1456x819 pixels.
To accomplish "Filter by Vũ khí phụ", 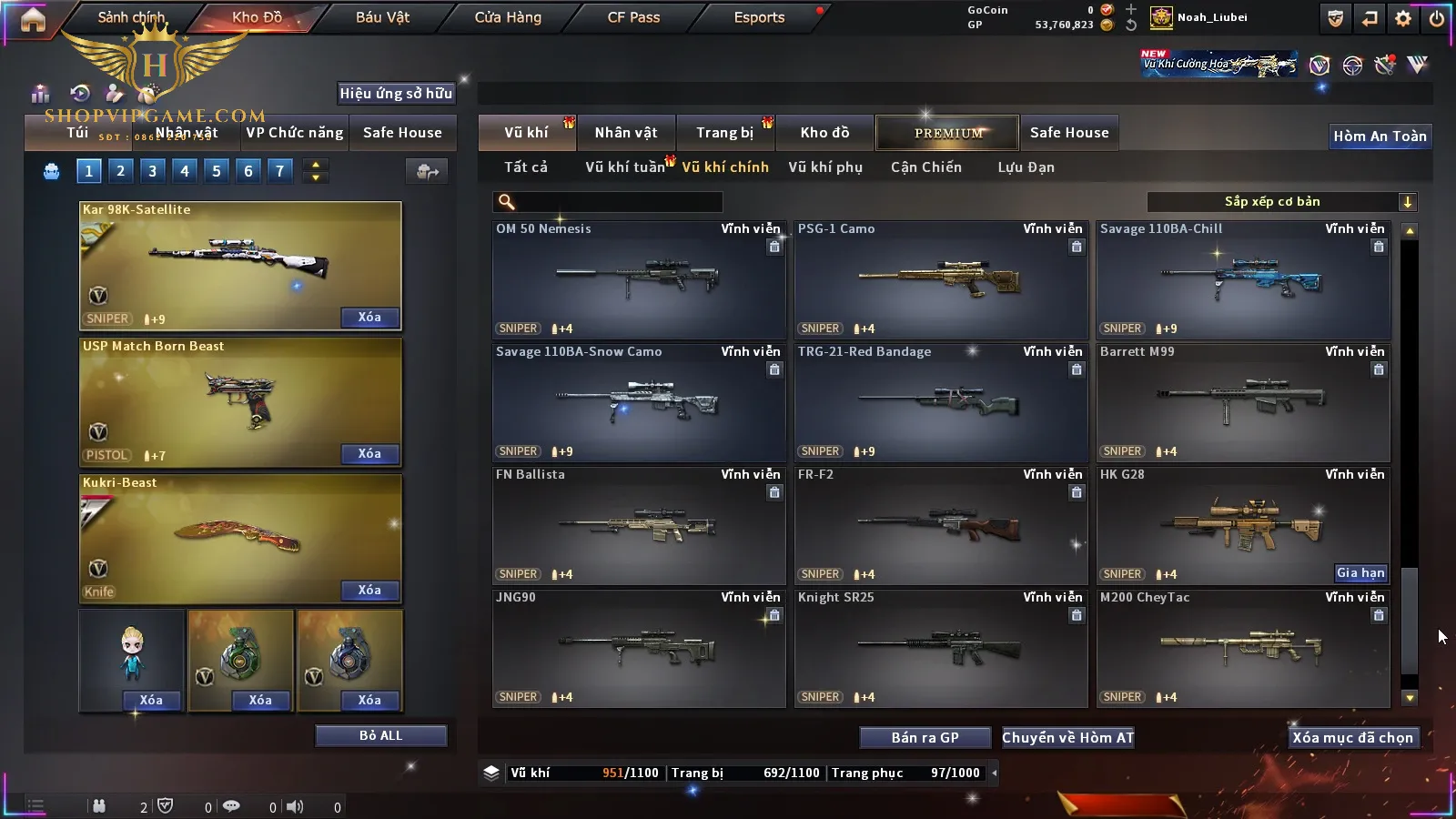I will click(824, 167).
